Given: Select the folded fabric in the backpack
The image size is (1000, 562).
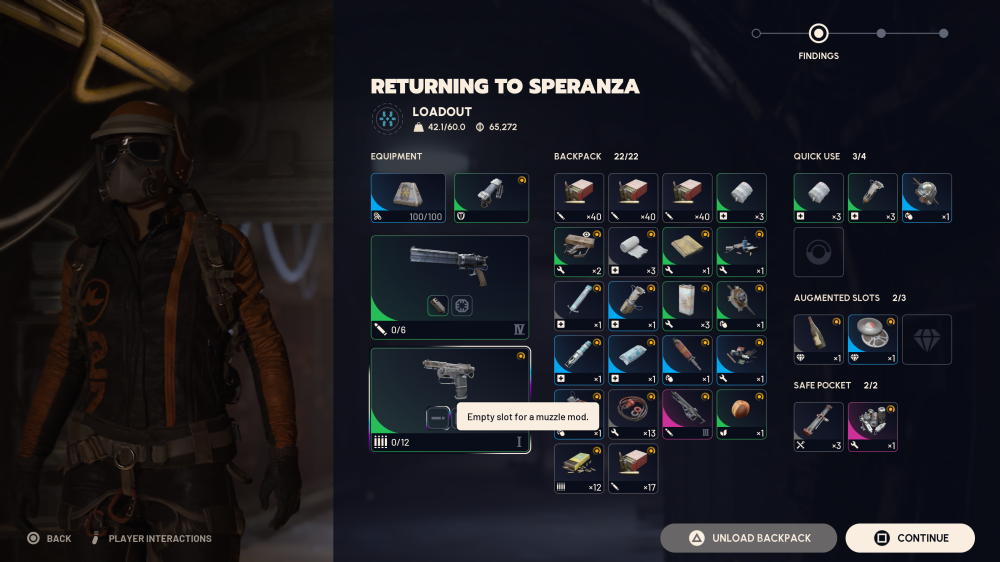Looking at the screenshot, I should point(687,252).
